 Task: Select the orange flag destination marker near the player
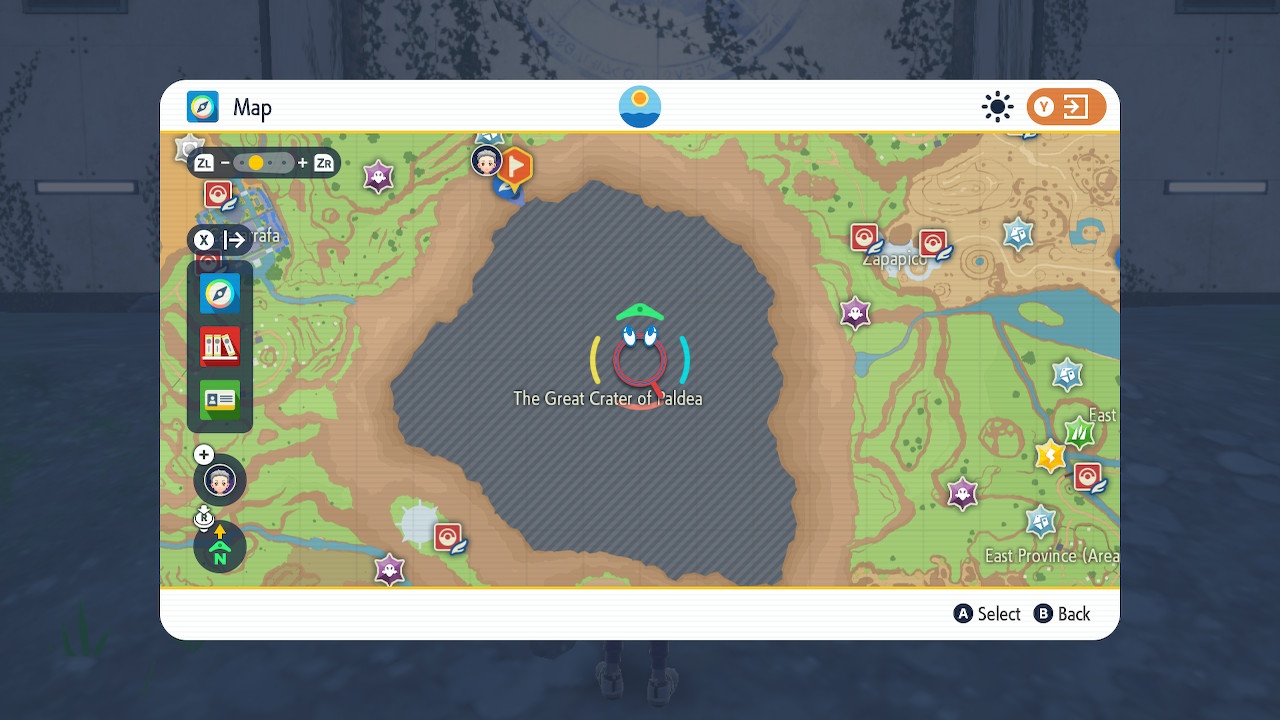click(516, 168)
